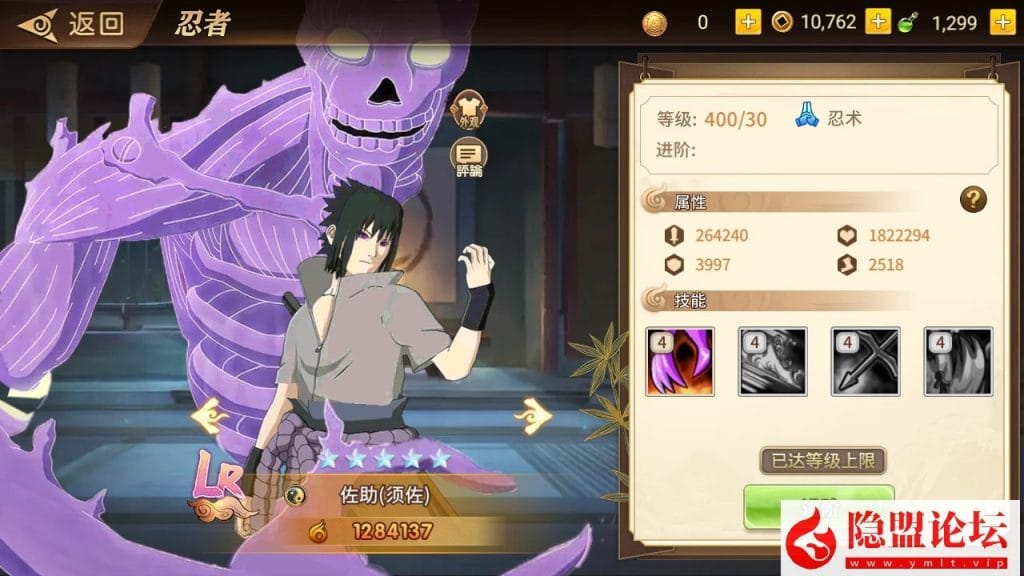The image size is (1024, 576).
Task: Go back using the 返回 button
Action: (72, 23)
